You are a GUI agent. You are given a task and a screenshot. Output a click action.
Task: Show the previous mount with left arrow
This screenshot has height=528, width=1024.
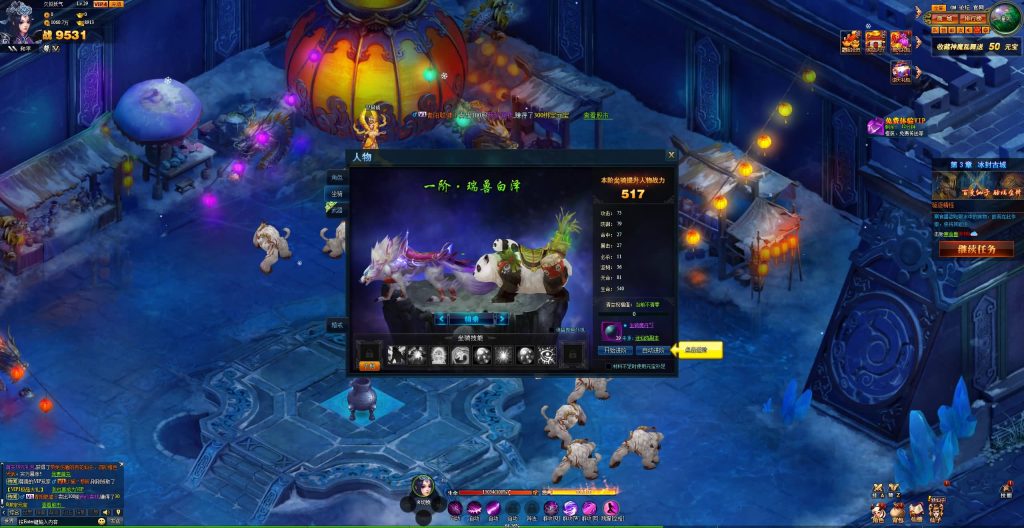441,318
